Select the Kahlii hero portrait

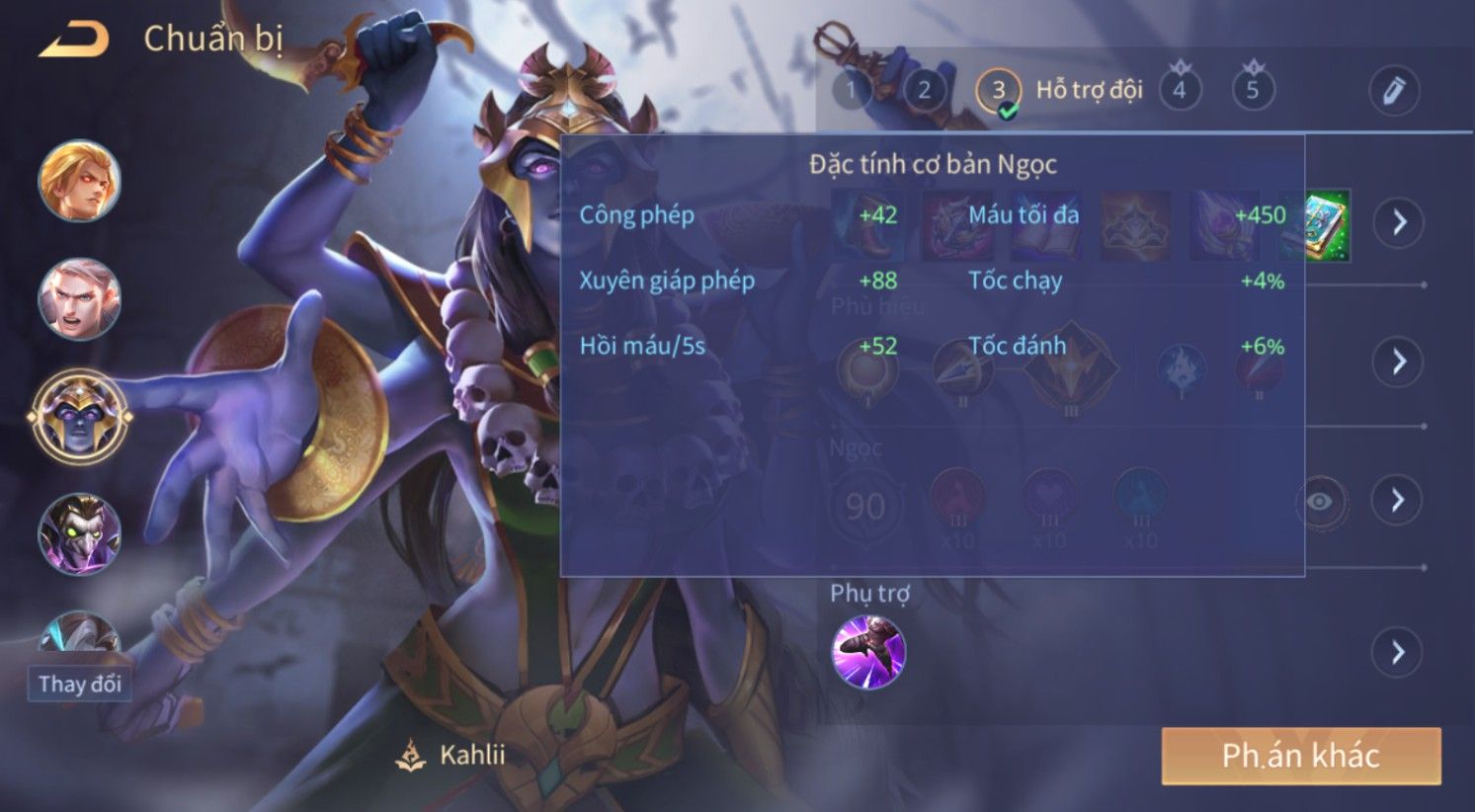click(x=79, y=416)
